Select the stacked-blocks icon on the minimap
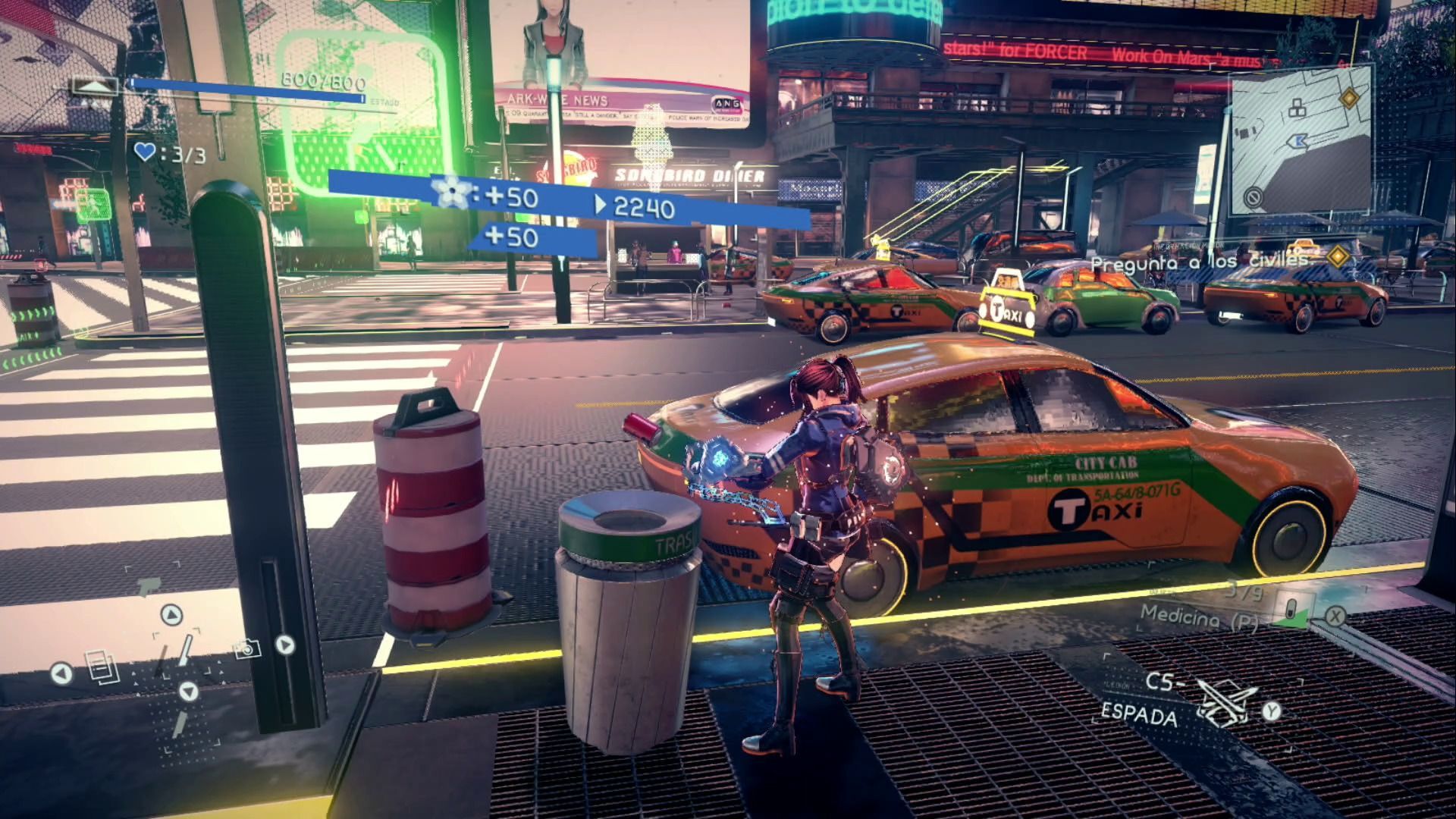The height and width of the screenshot is (819, 1456). [x=1298, y=108]
